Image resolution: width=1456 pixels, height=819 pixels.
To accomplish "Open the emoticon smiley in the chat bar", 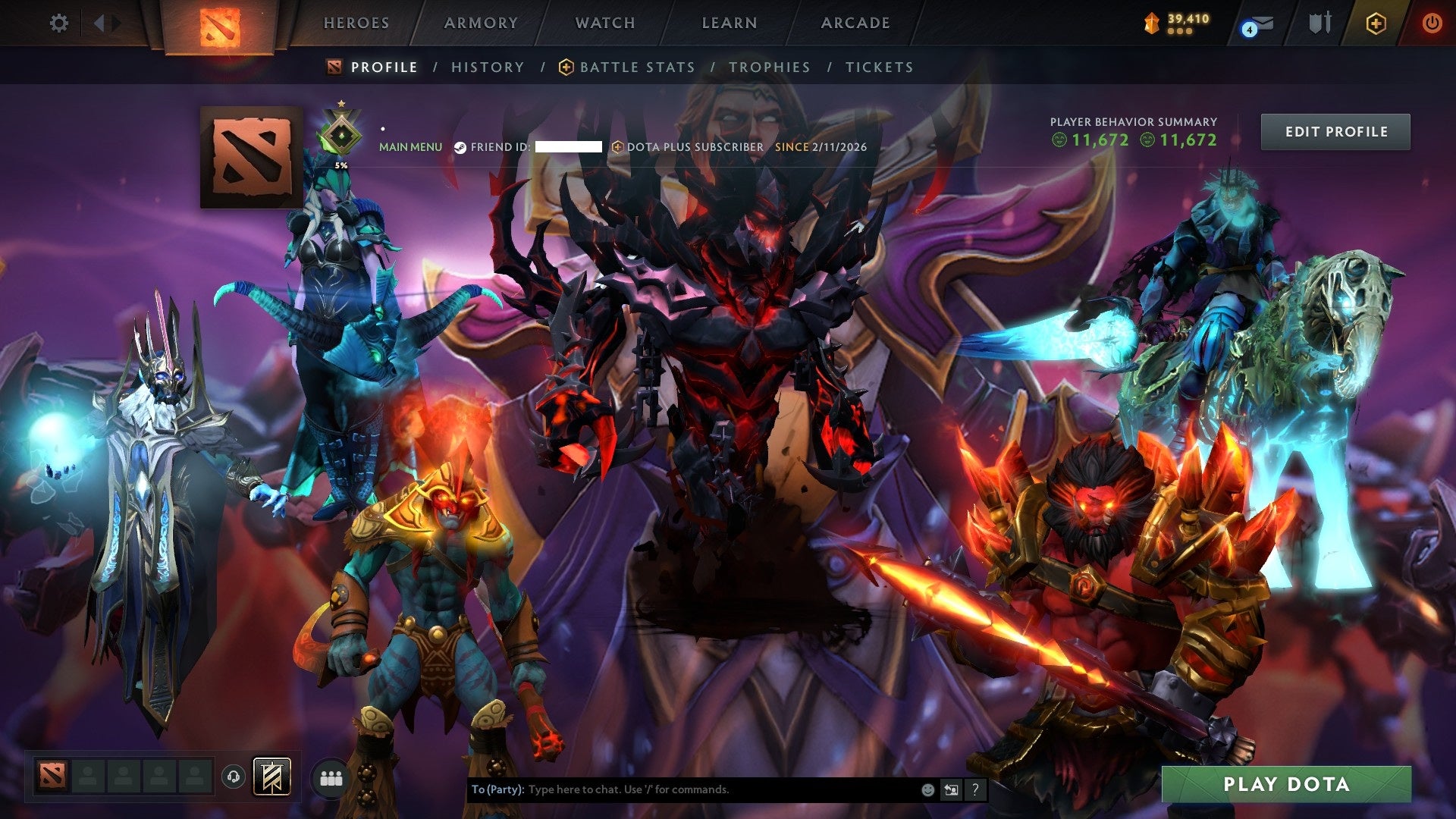I will click(927, 789).
